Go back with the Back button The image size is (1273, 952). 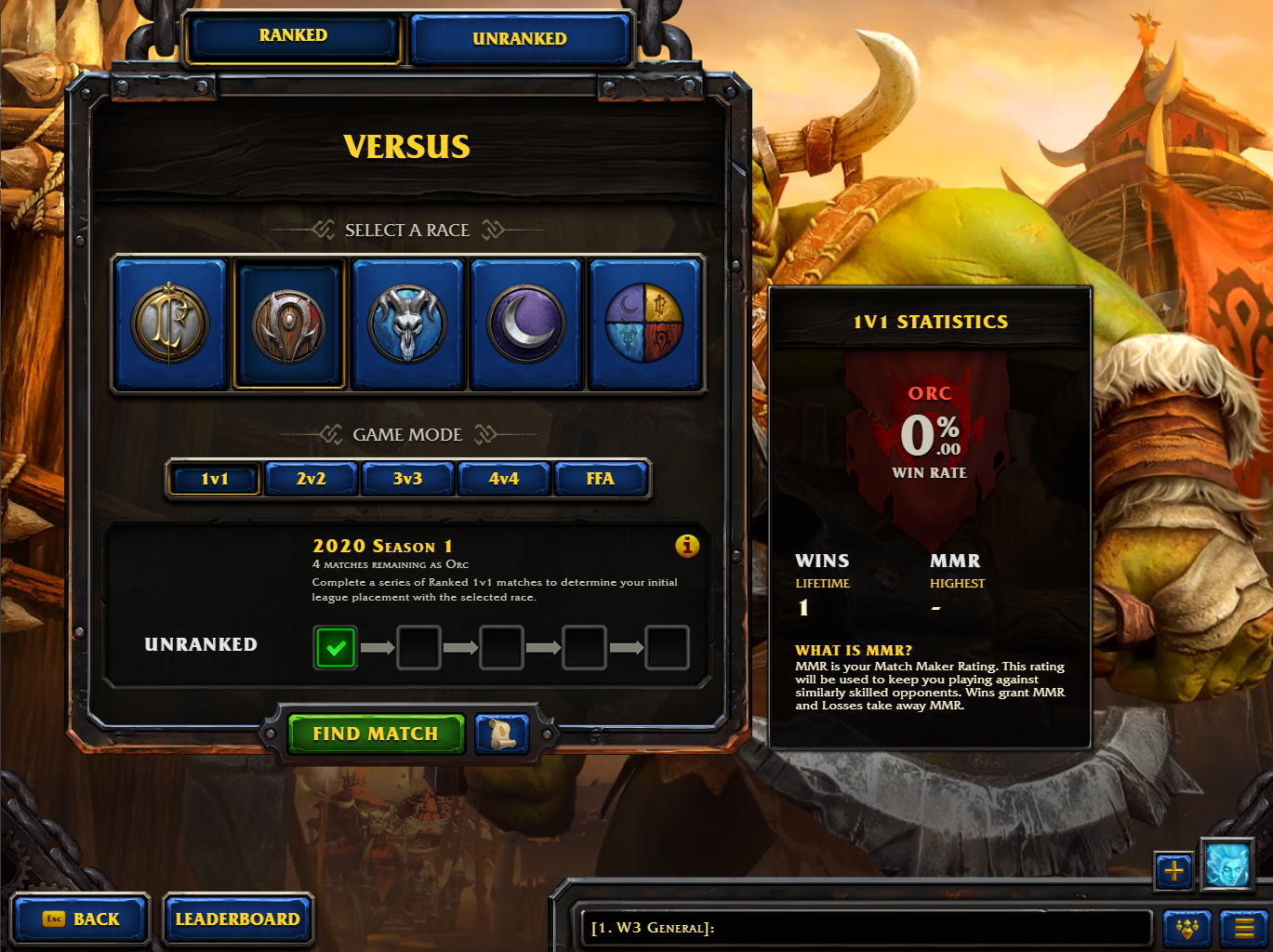point(81,919)
